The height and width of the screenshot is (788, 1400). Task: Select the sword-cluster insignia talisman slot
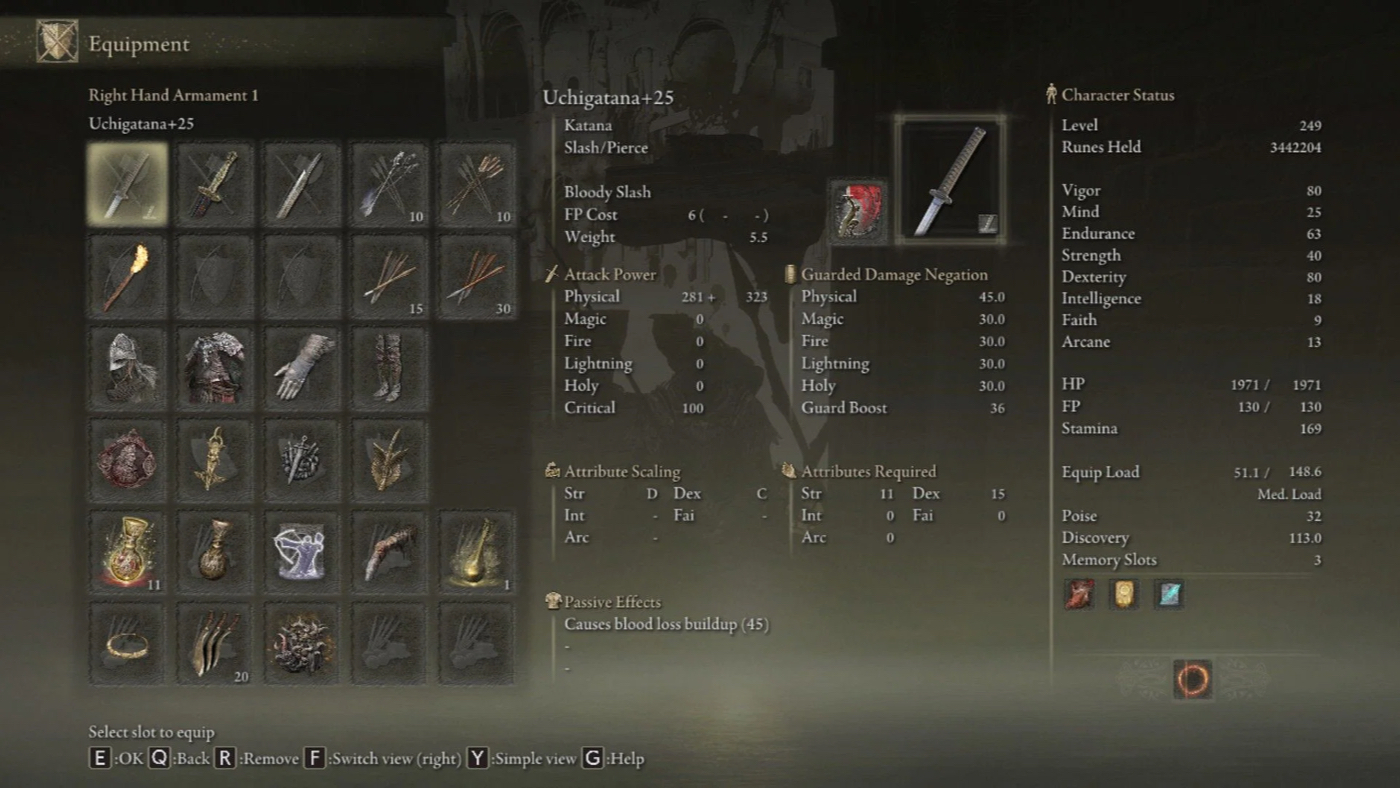(x=302, y=460)
